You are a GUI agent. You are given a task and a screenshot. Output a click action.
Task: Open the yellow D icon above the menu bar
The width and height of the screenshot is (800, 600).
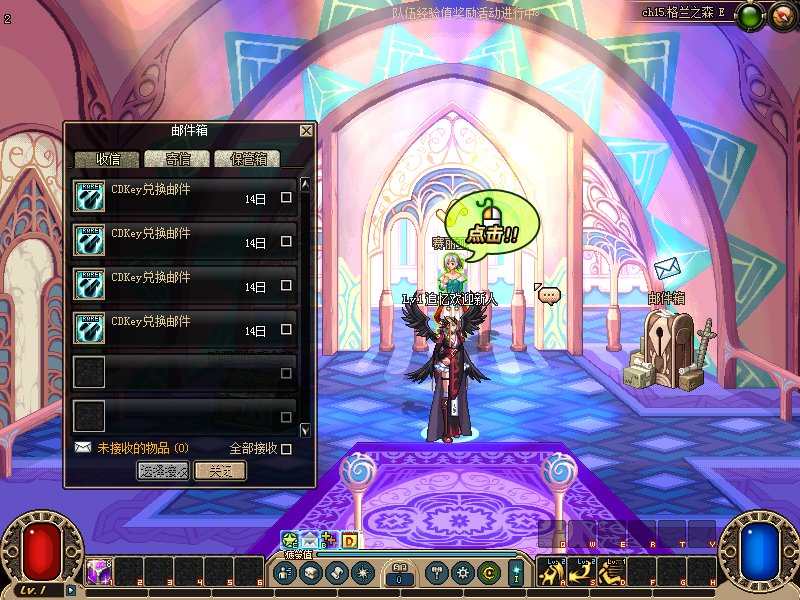point(350,541)
